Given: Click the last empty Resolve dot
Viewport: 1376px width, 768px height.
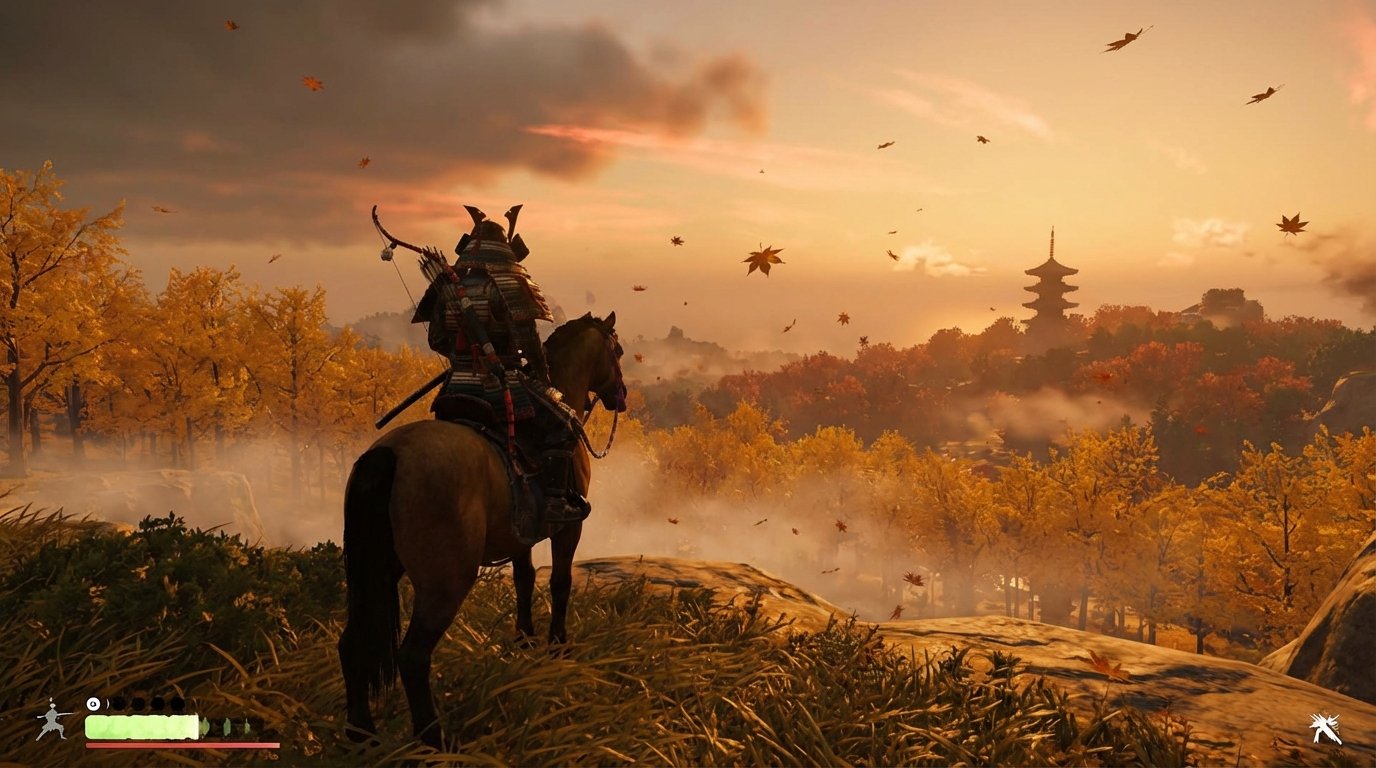Looking at the screenshot, I should (x=177, y=703).
